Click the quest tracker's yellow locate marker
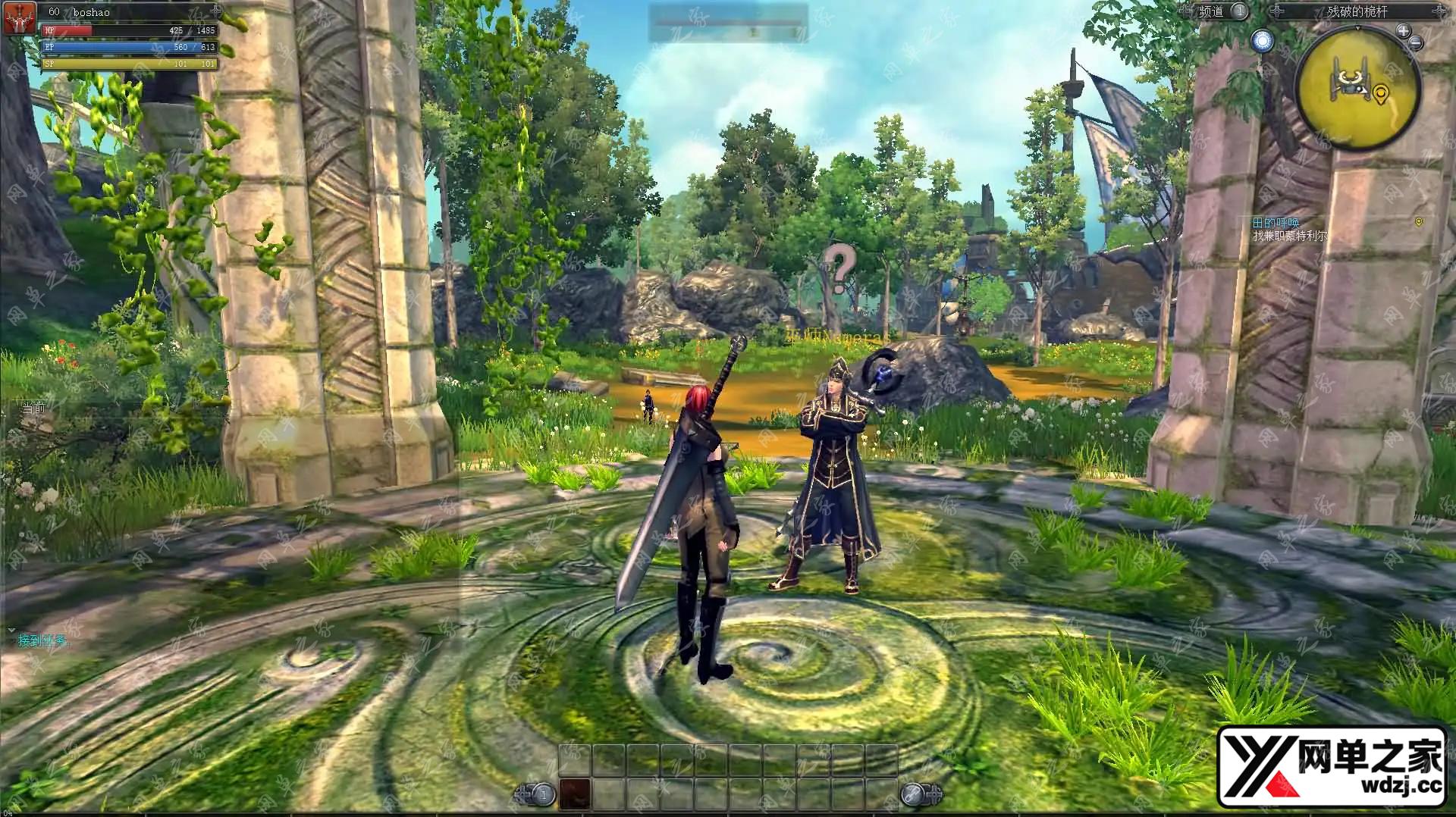 [x=1419, y=222]
